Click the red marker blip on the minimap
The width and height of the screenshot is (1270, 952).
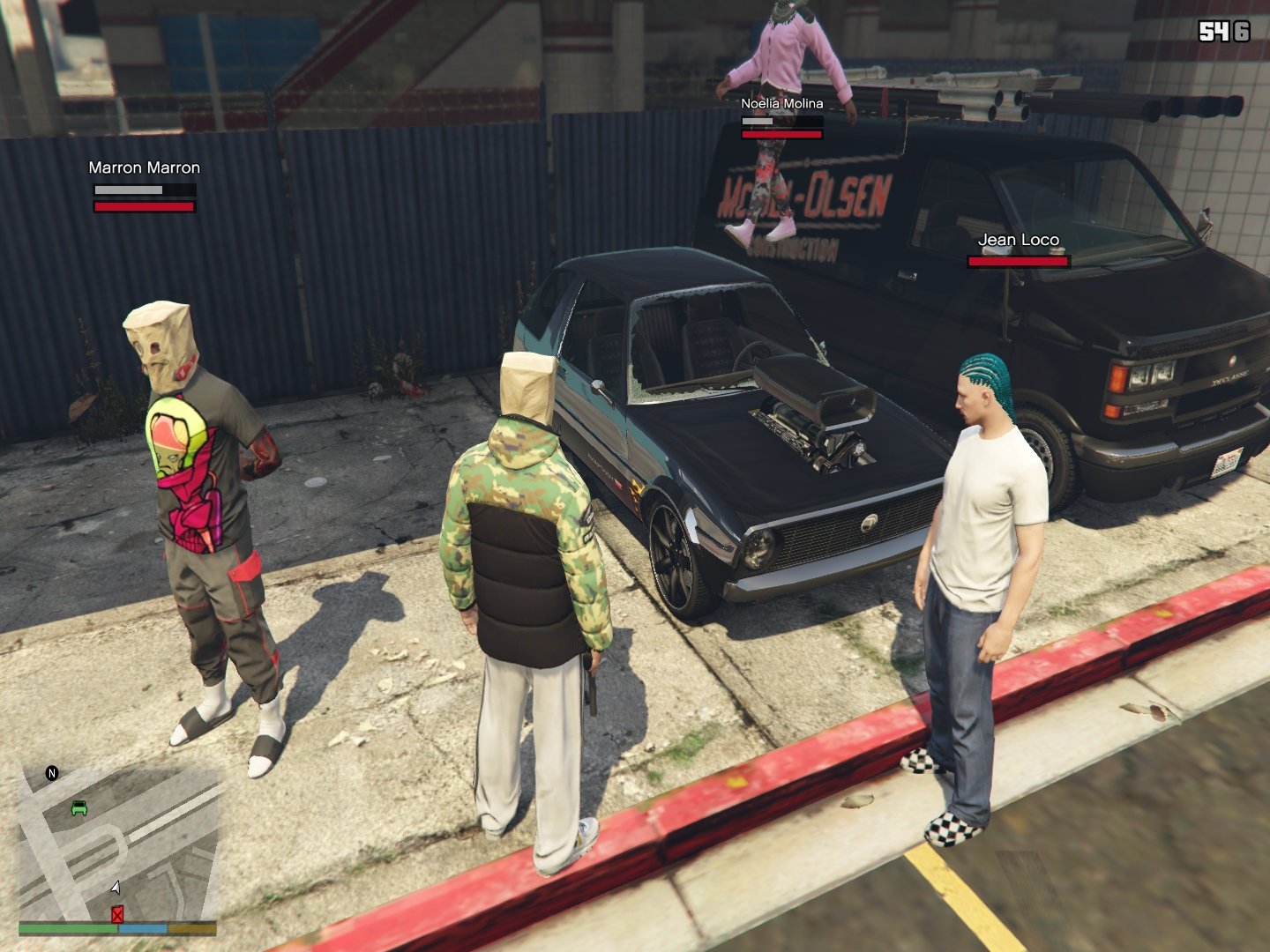coord(117,915)
